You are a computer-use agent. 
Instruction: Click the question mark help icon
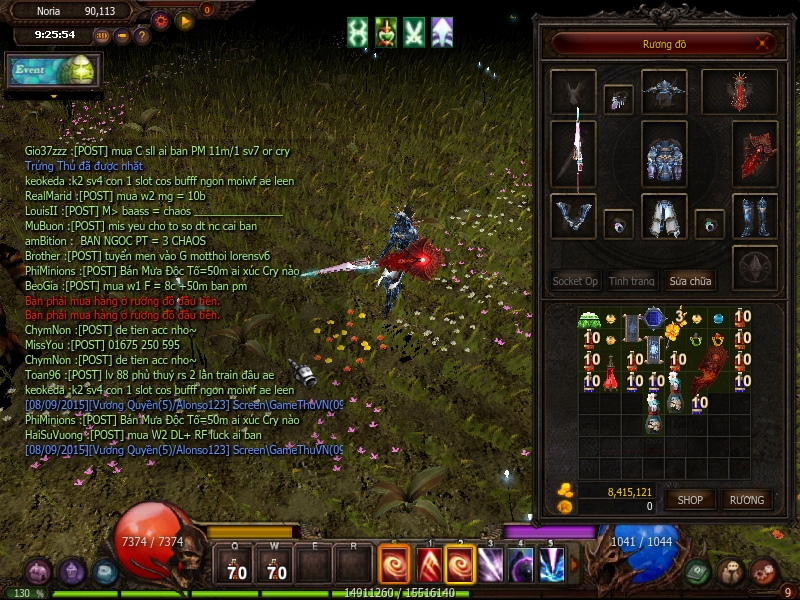pos(143,36)
